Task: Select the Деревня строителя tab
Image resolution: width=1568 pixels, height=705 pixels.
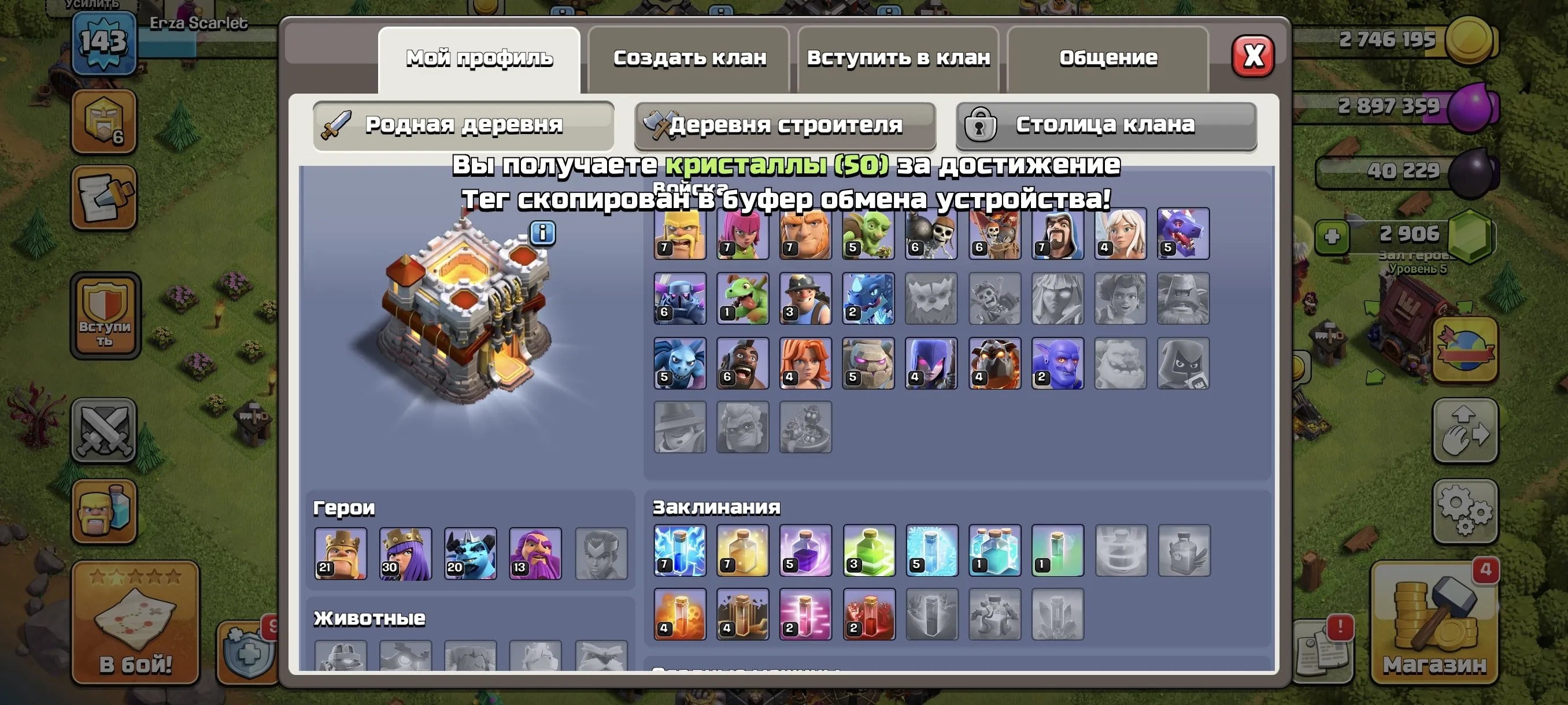Action: (785, 126)
